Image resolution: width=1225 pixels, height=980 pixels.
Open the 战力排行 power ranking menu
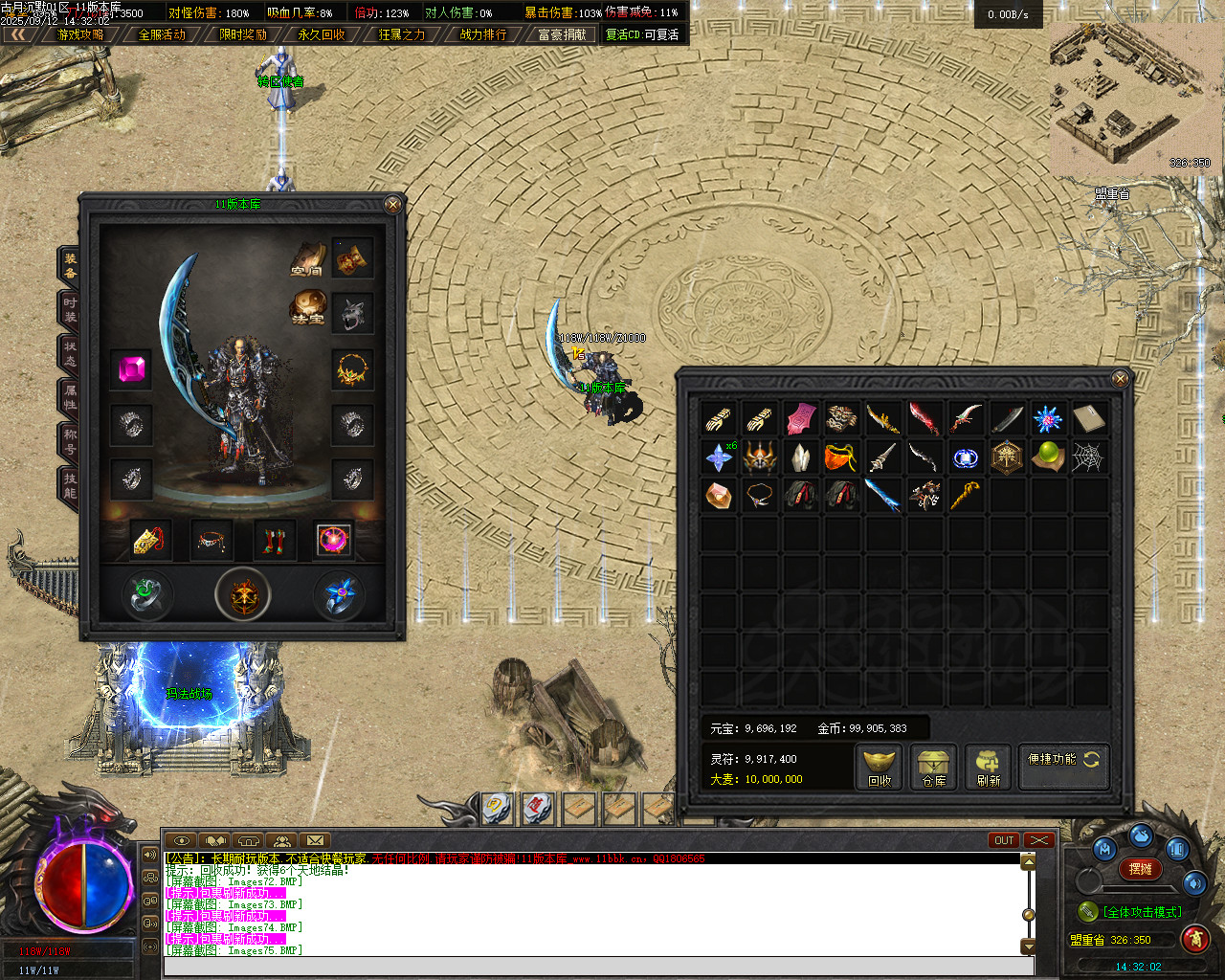coord(483,34)
